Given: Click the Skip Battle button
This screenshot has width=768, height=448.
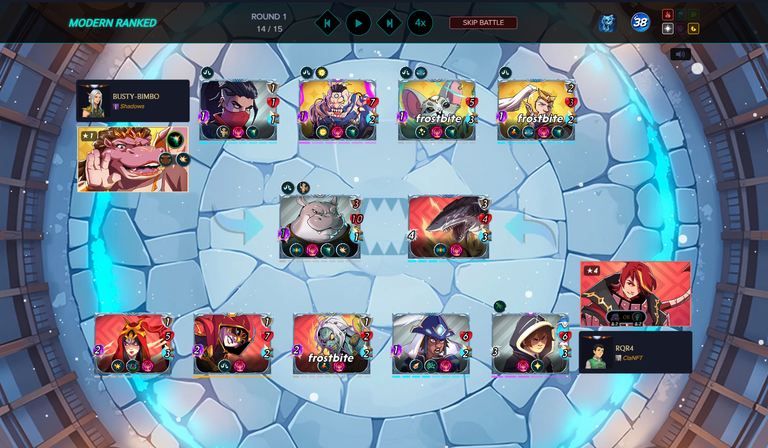Looking at the screenshot, I should 483,23.
